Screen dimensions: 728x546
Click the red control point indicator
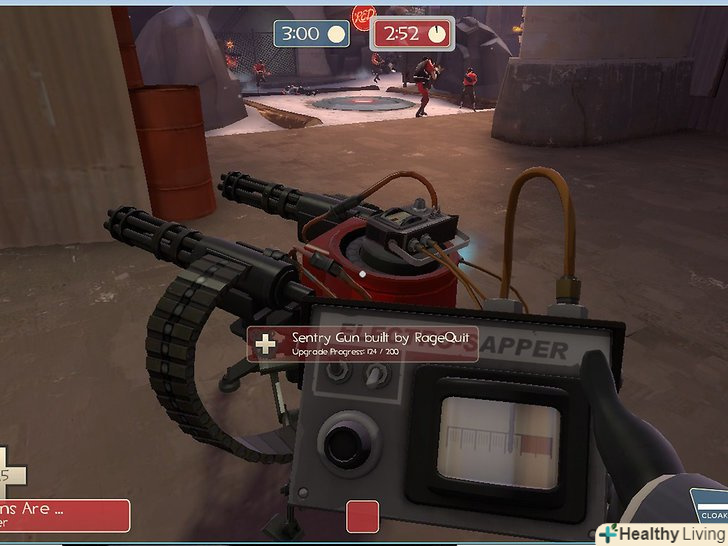[362, 516]
